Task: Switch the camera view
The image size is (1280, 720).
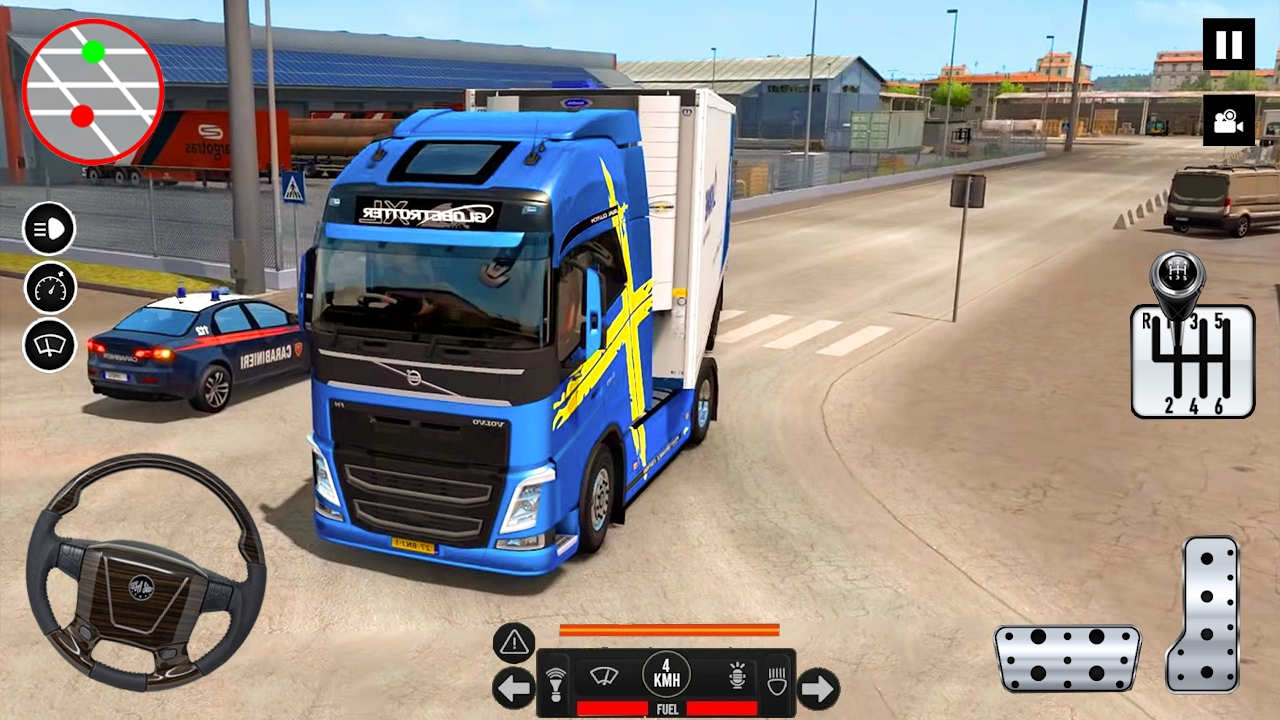Action: point(1228,120)
